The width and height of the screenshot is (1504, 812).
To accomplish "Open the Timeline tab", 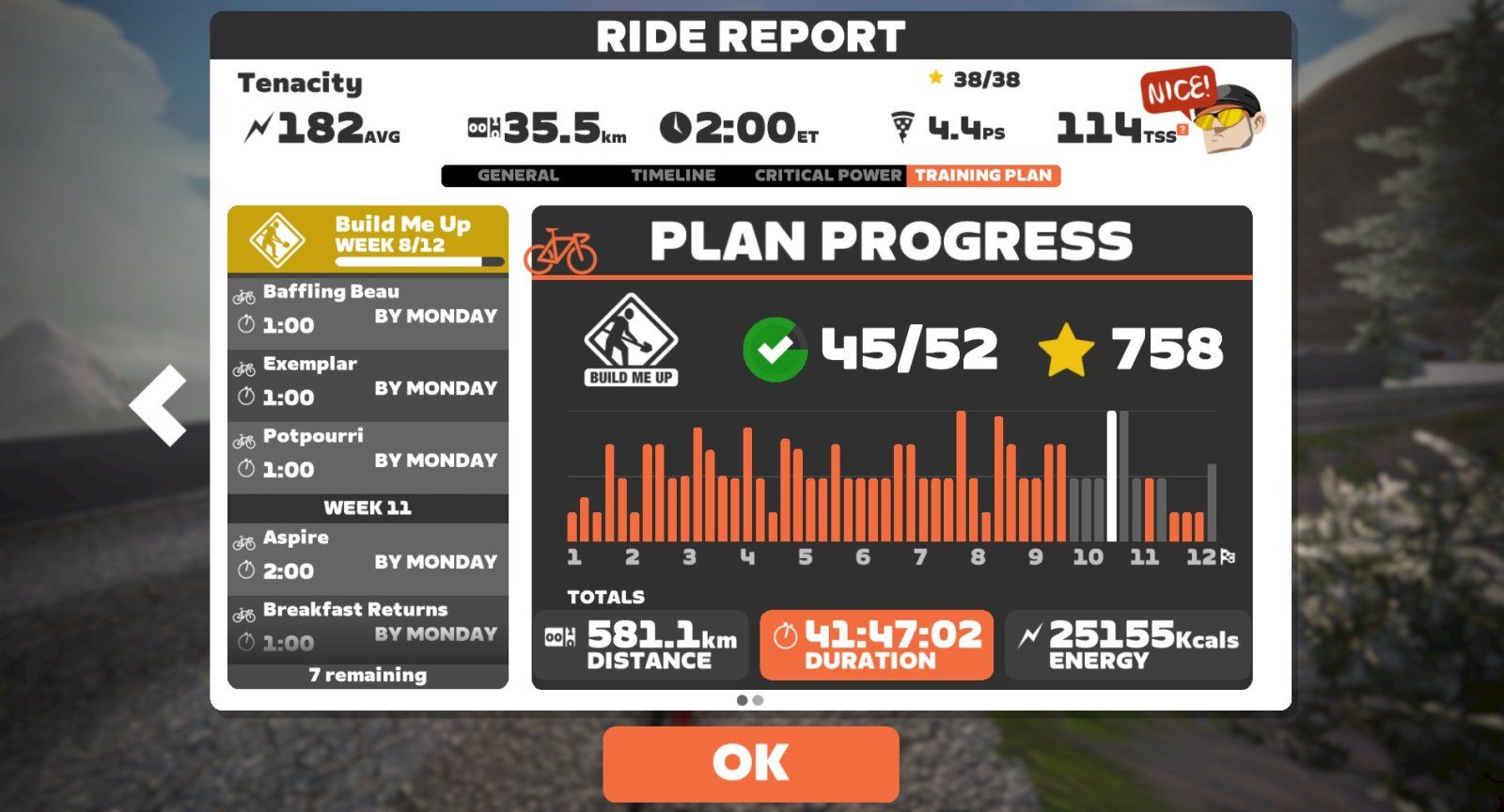I will point(673,176).
